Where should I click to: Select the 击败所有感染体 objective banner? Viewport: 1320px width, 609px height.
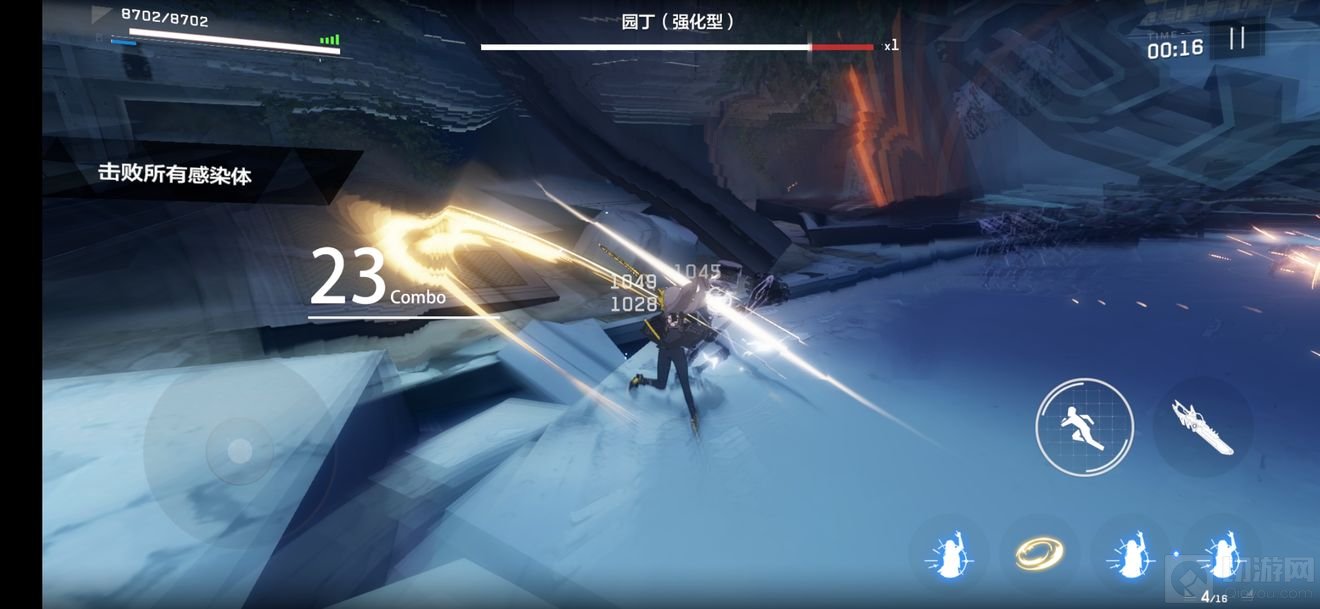175,174
